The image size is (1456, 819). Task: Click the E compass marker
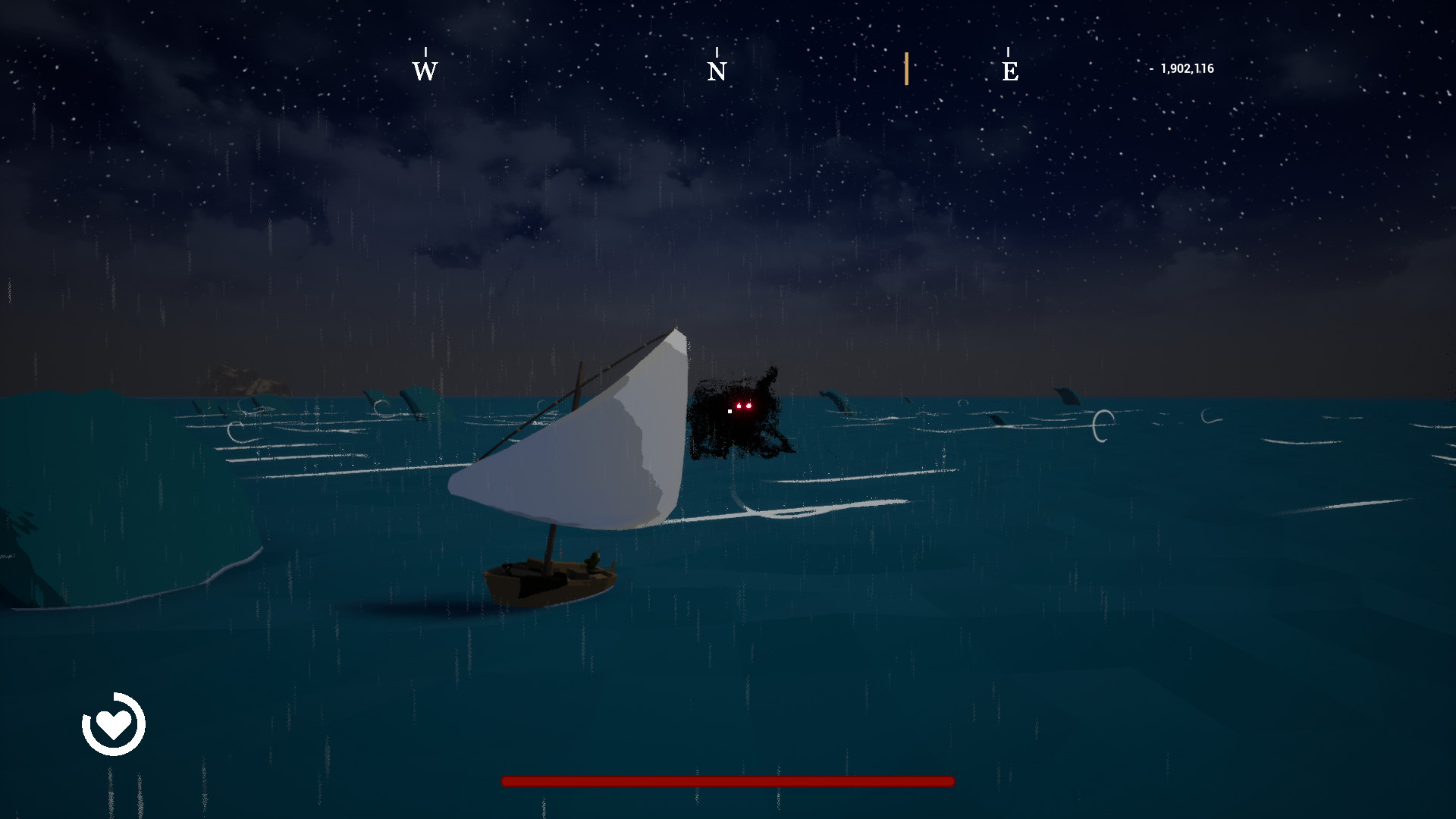[x=1009, y=72]
